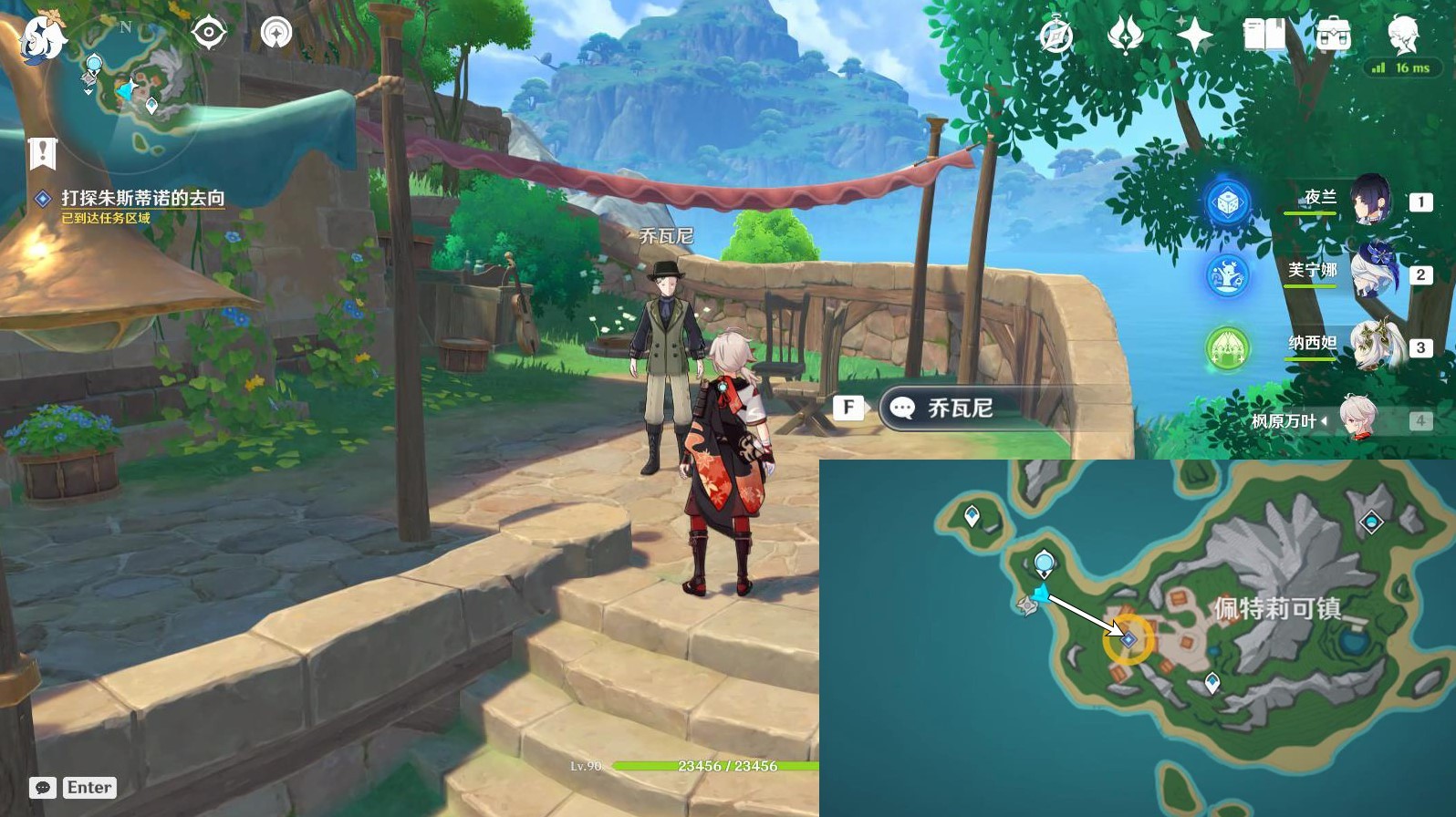This screenshot has width=1456, height=817.
Task: Click the exclamation banner quest icon
Action: 42,152
